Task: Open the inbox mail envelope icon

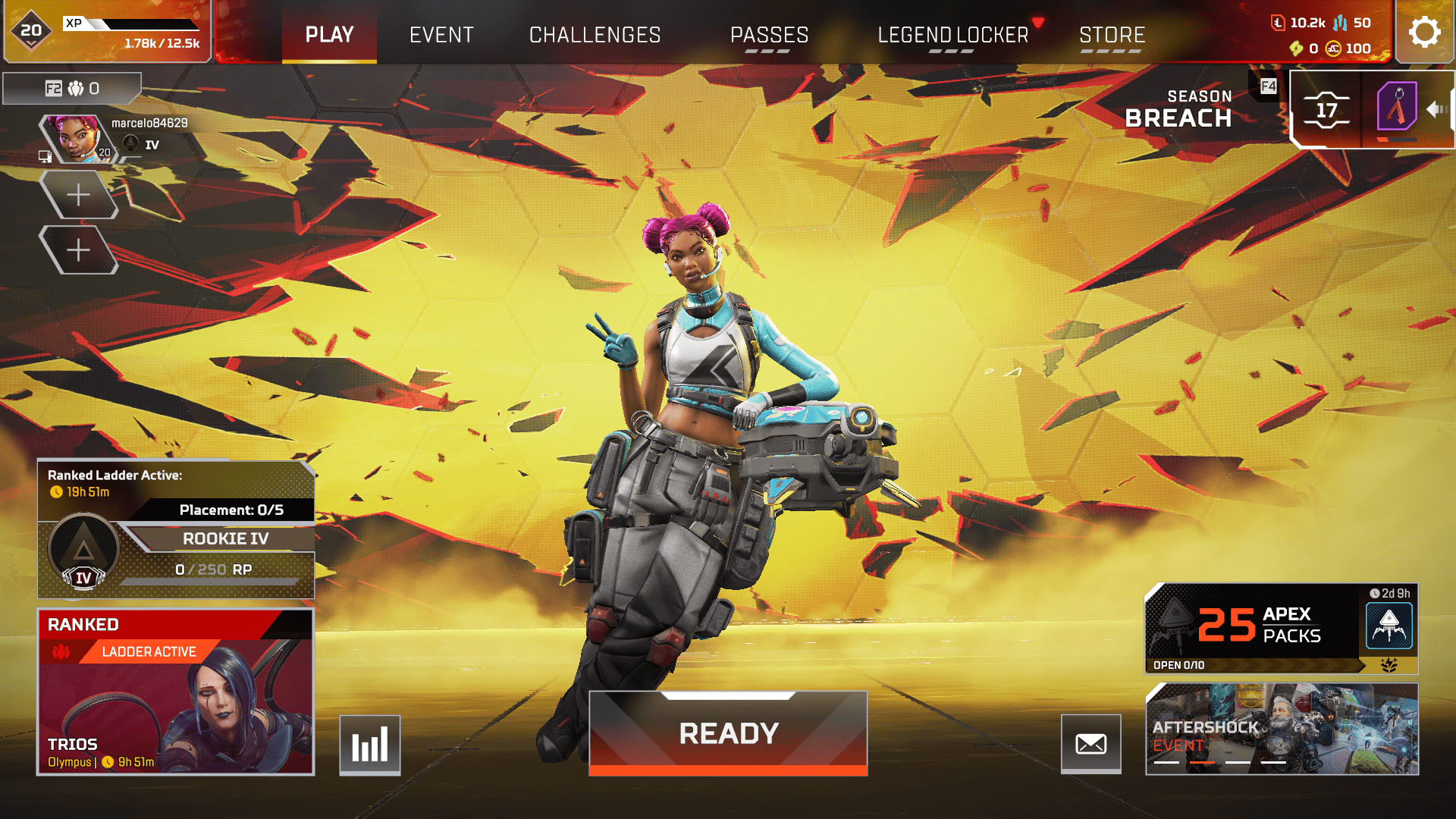Action: pyautogui.click(x=1092, y=745)
